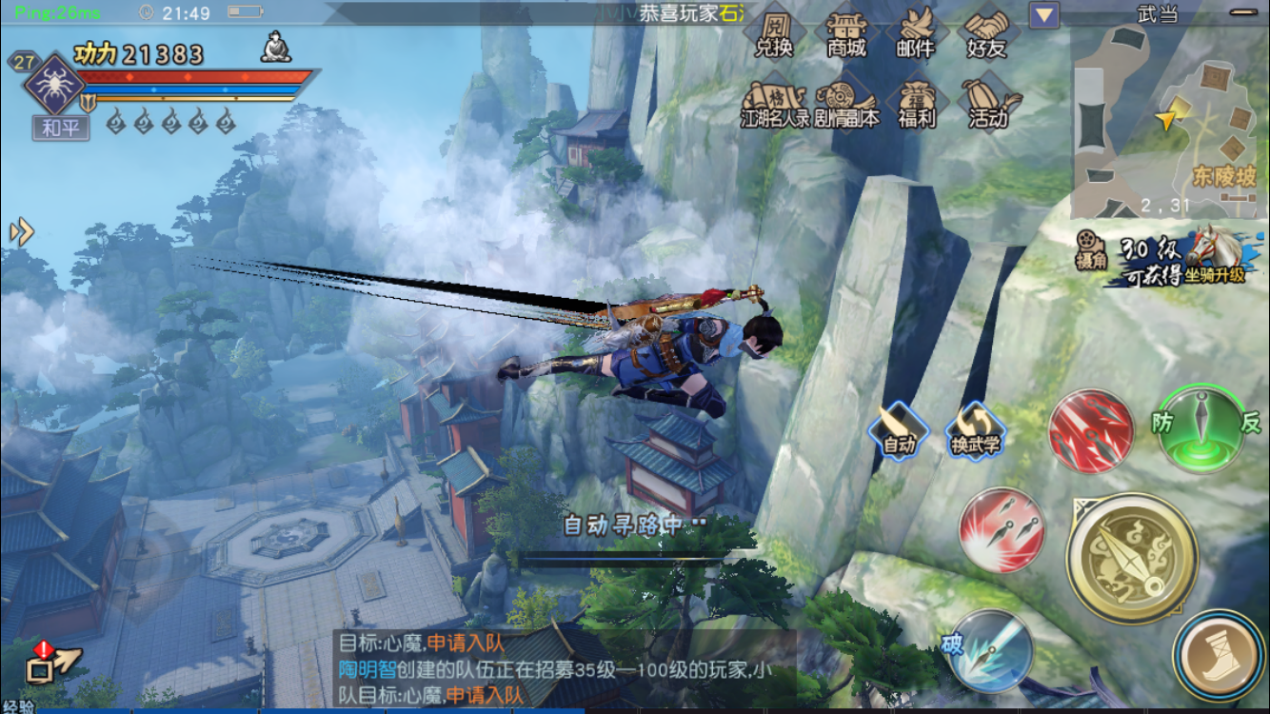1270x714 pixels.
Task: Open the 福利 rewards menu
Action: click(x=915, y=104)
